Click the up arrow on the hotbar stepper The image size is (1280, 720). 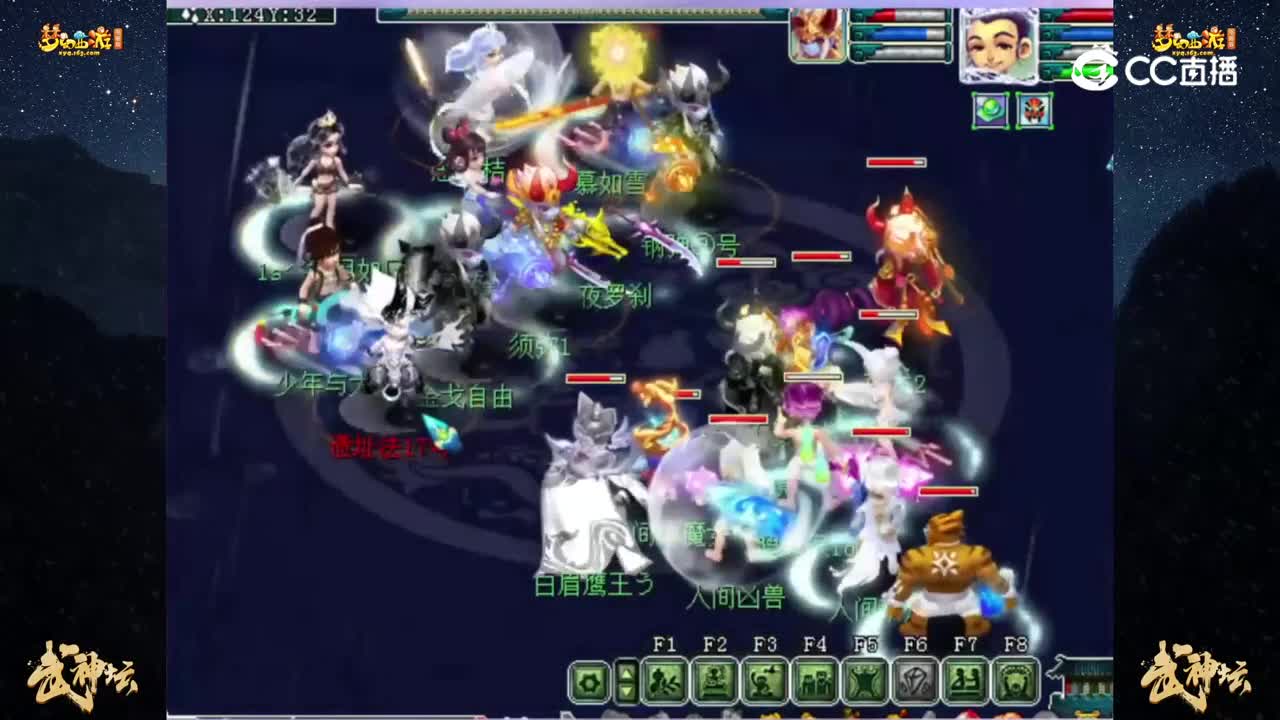click(x=626, y=672)
